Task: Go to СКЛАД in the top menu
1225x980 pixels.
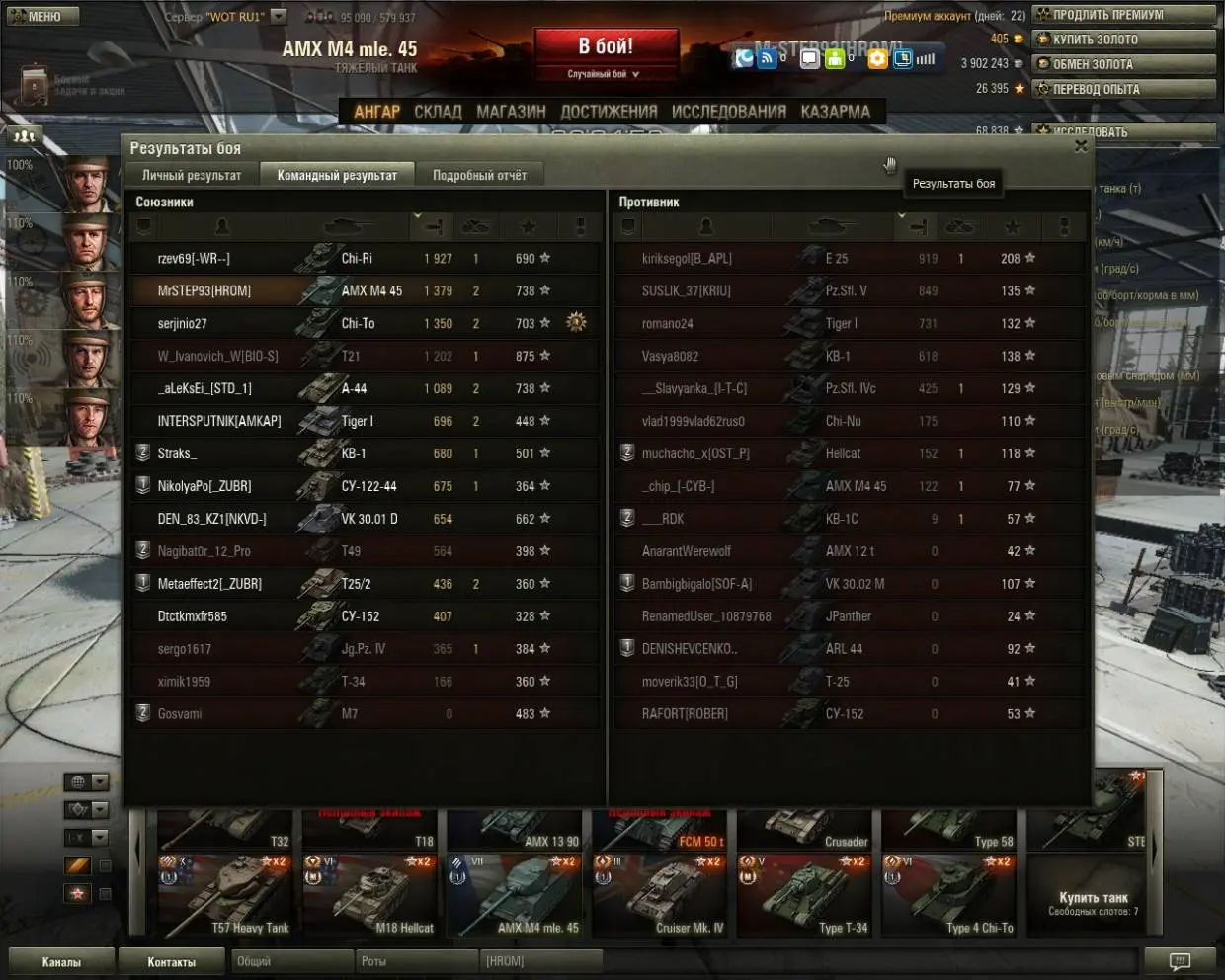Action: pyautogui.click(x=438, y=112)
